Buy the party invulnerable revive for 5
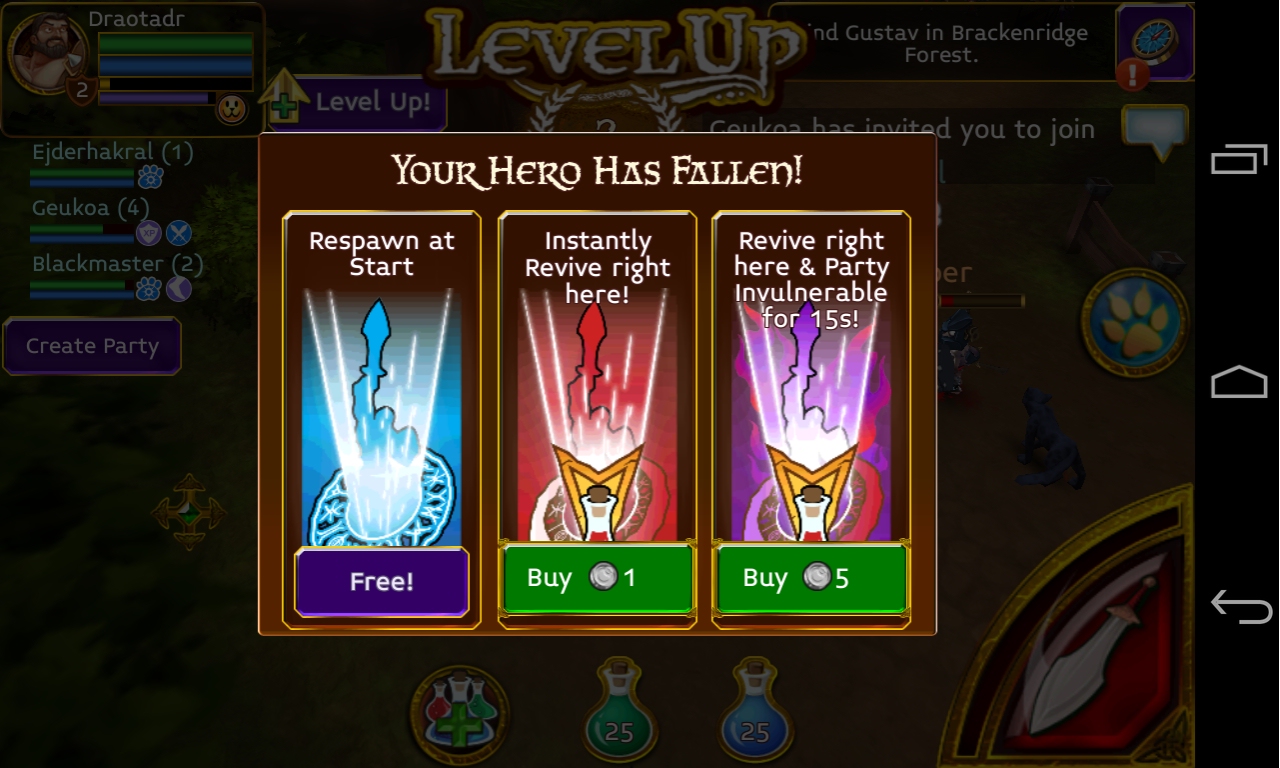The image size is (1280, 768). 811,578
